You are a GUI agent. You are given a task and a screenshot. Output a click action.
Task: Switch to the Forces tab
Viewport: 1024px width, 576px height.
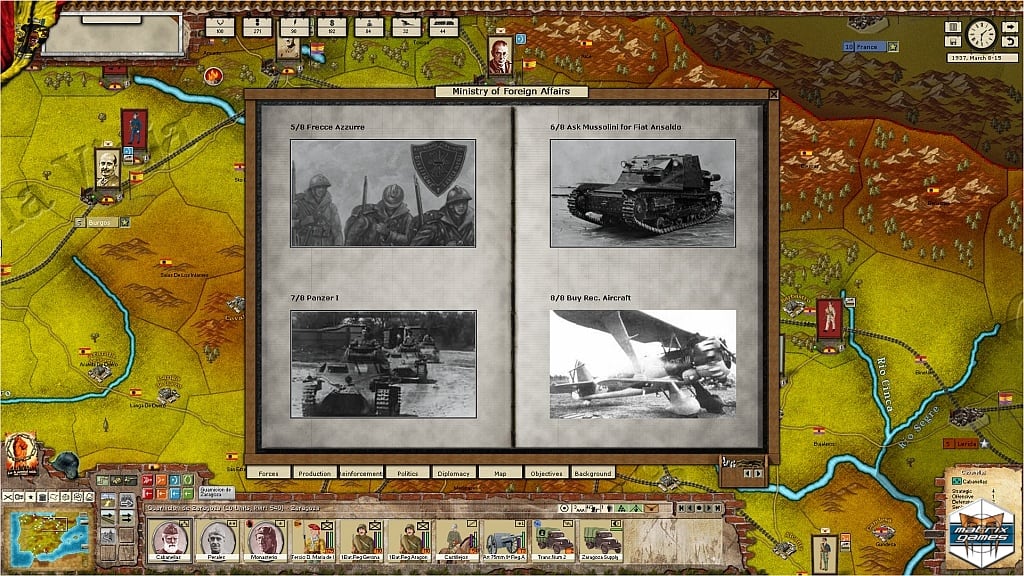(x=268, y=473)
